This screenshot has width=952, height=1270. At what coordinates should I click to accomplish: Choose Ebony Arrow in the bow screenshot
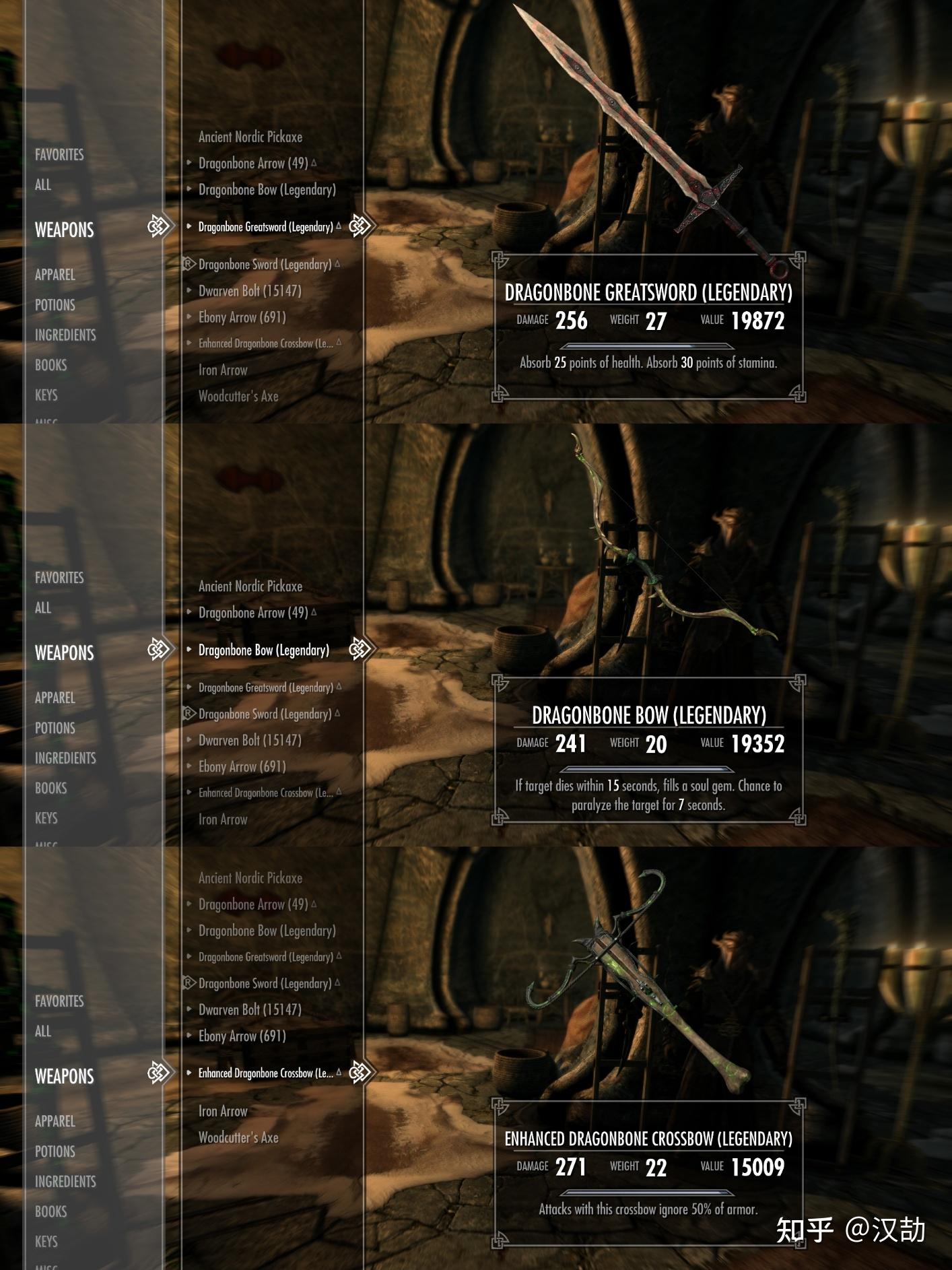point(242,766)
